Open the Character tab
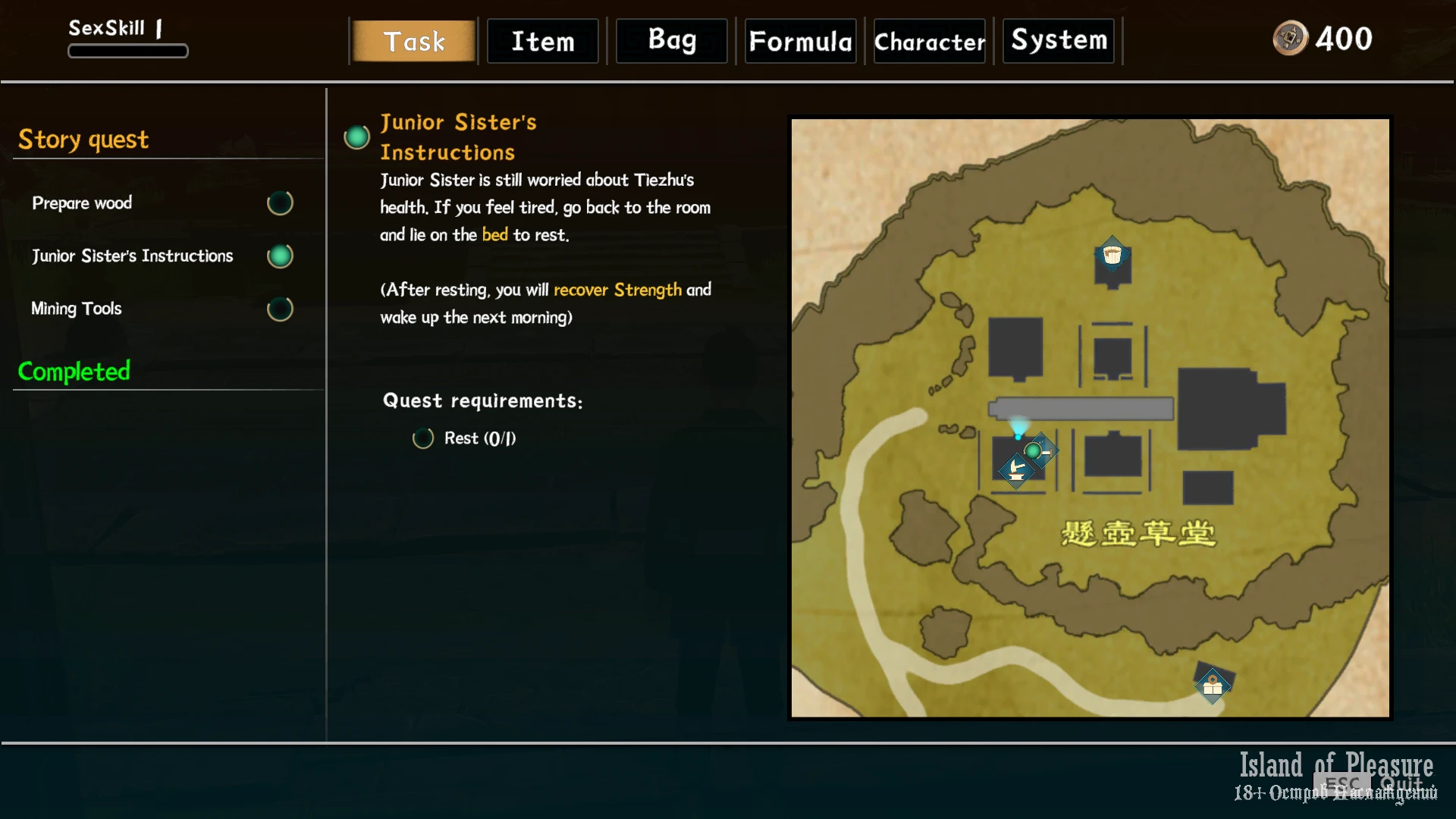Viewport: 1456px width, 819px height. (x=930, y=41)
